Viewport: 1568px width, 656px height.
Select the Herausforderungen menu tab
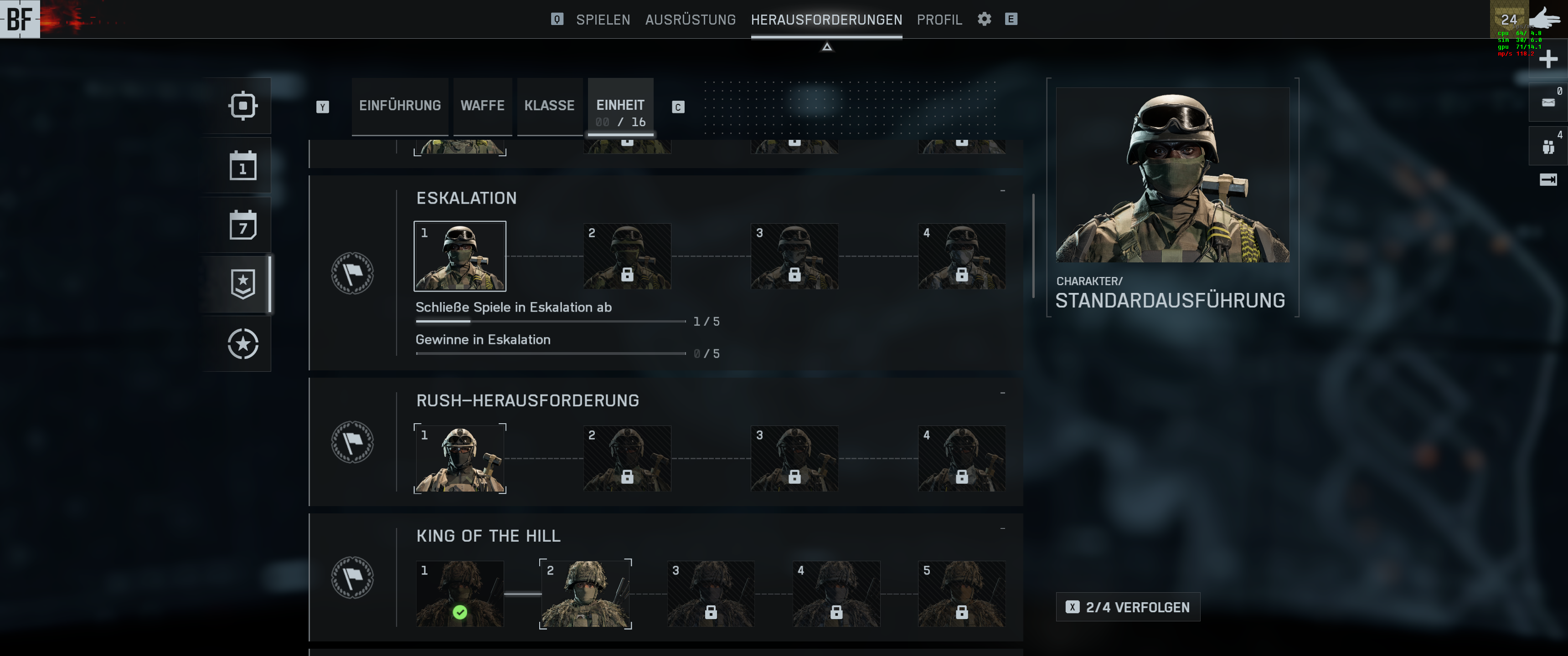point(826,20)
